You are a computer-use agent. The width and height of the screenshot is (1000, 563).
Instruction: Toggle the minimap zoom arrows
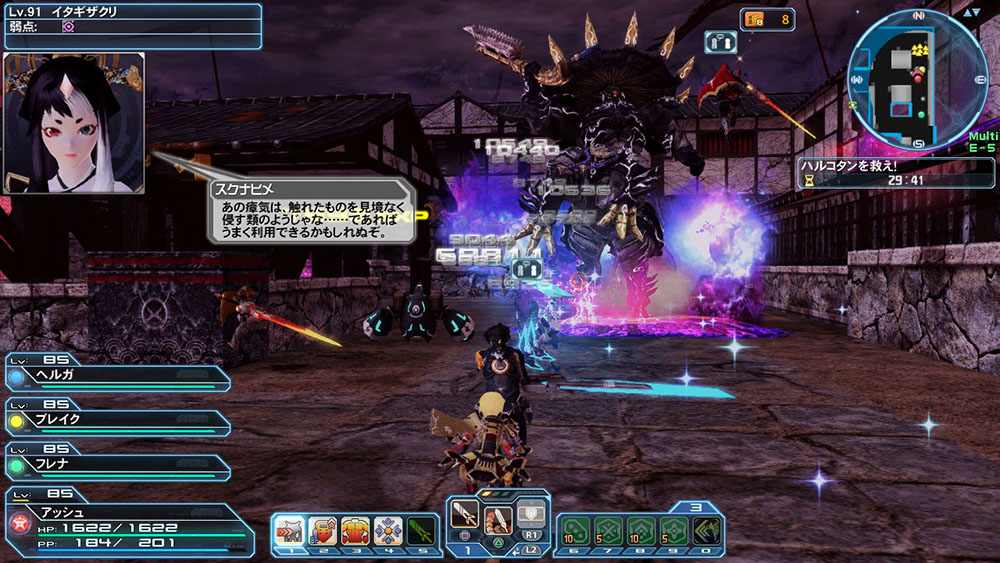(971, 13)
